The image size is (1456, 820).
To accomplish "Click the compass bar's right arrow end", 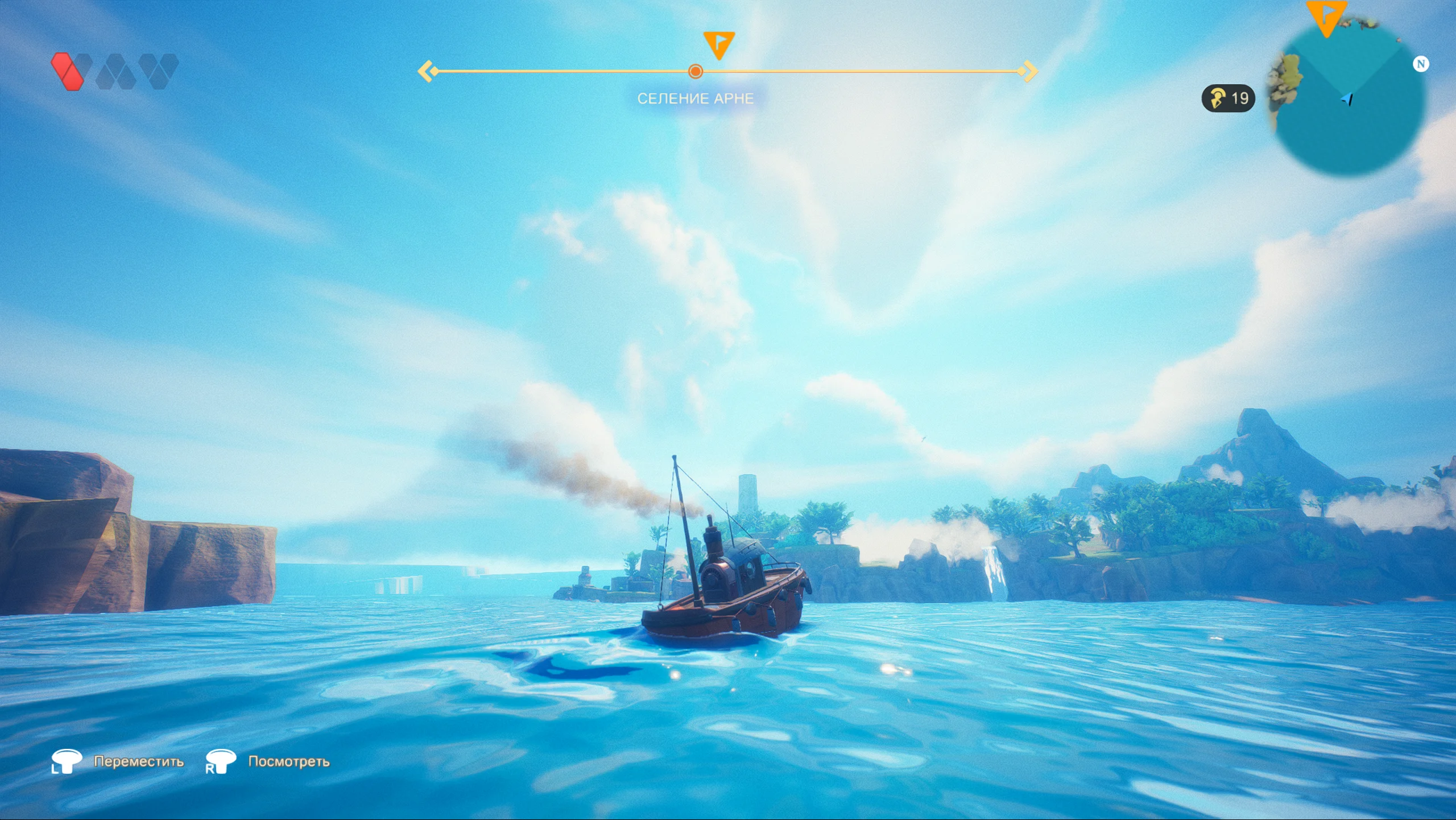I will point(1029,72).
